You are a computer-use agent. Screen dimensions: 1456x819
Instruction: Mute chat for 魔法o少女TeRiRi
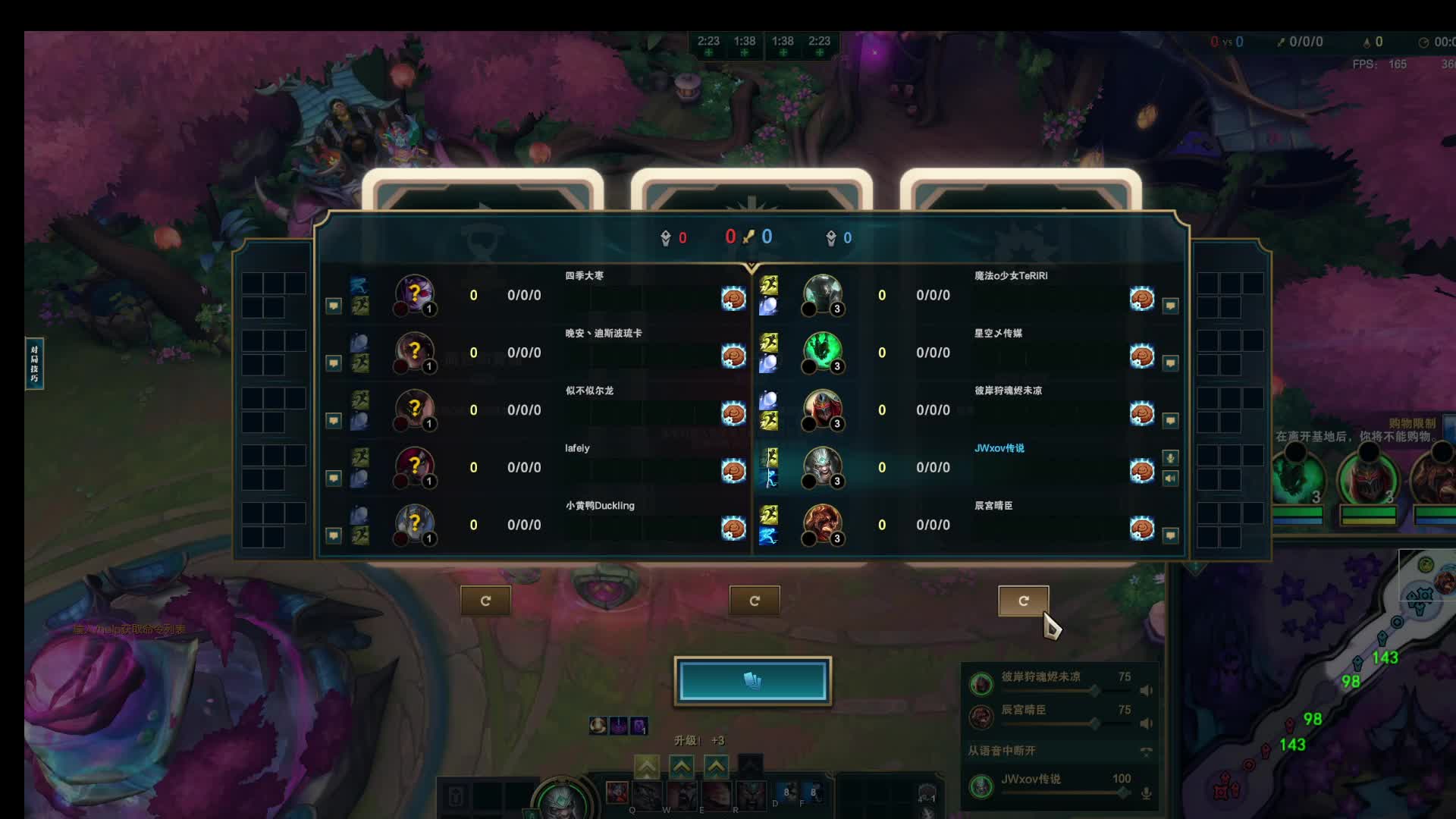tap(1170, 306)
